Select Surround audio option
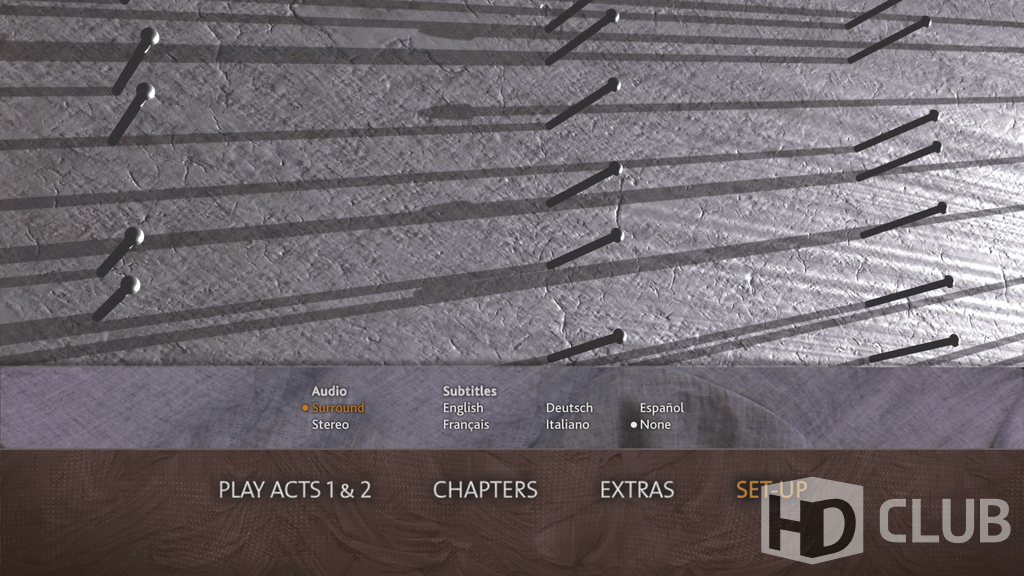This screenshot has width=1024, height=576. [337, 408]
